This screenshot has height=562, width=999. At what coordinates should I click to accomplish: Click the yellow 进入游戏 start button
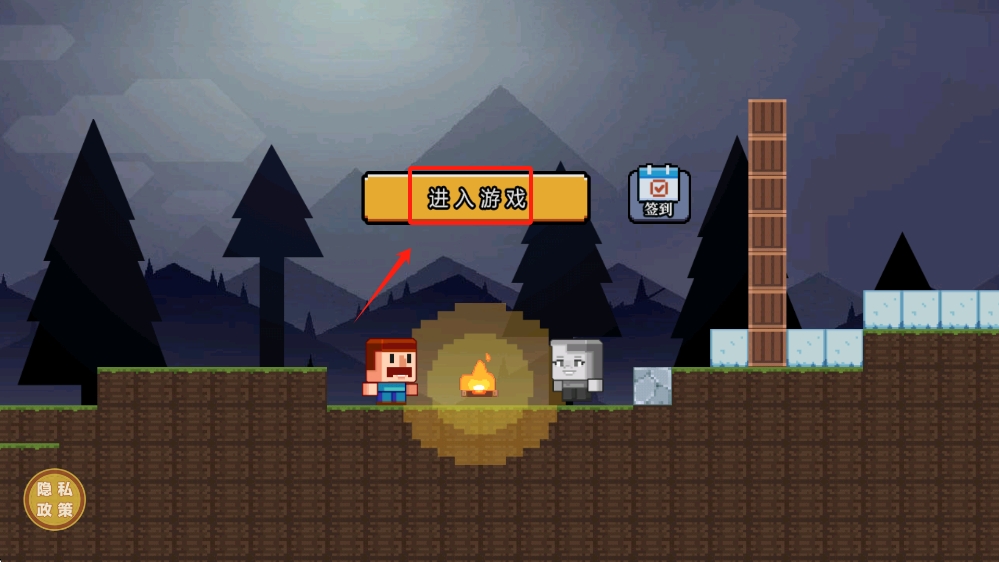(x=476, y=197)
